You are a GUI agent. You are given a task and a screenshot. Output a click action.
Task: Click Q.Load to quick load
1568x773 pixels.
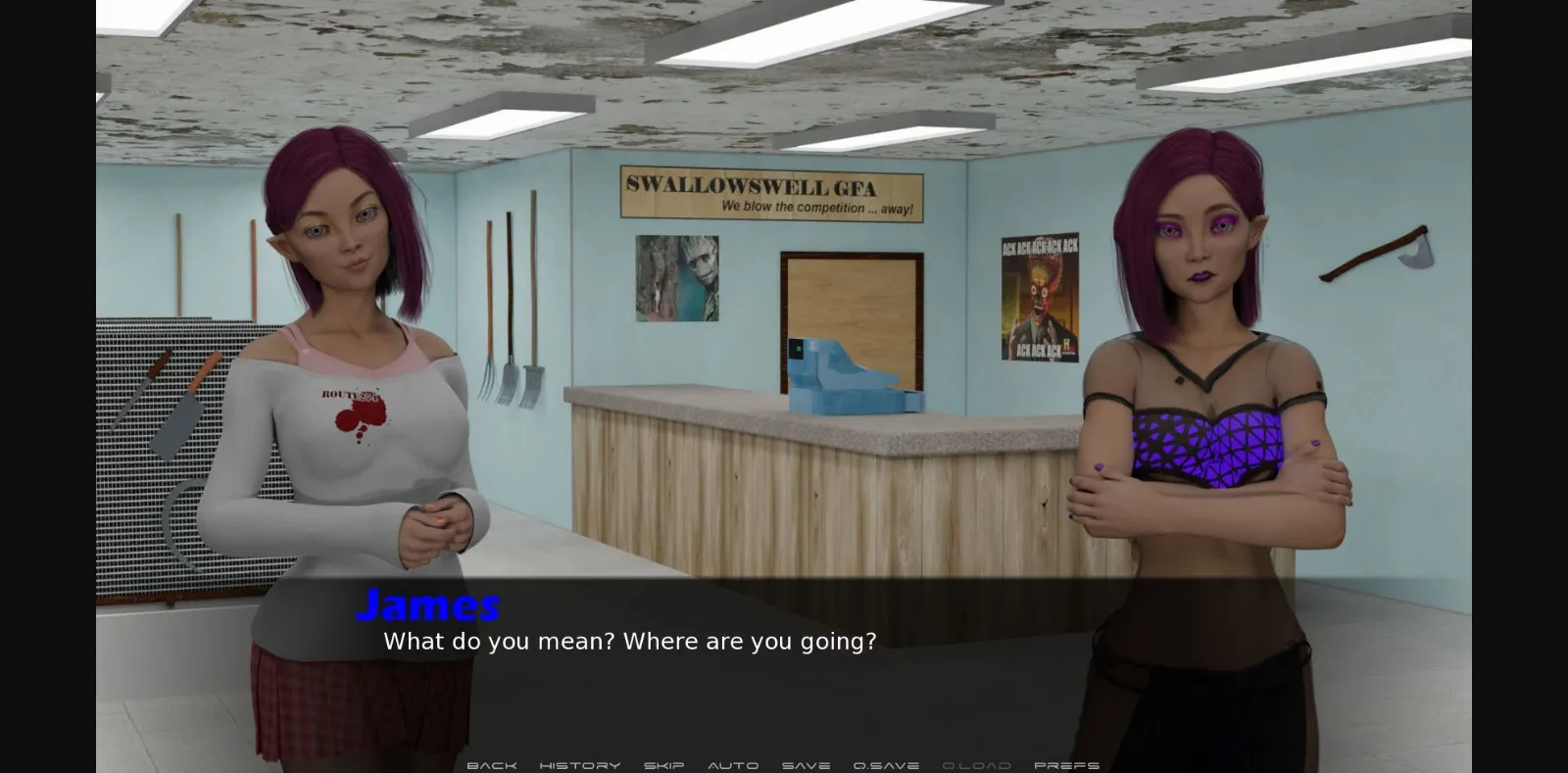click(979, 765)
